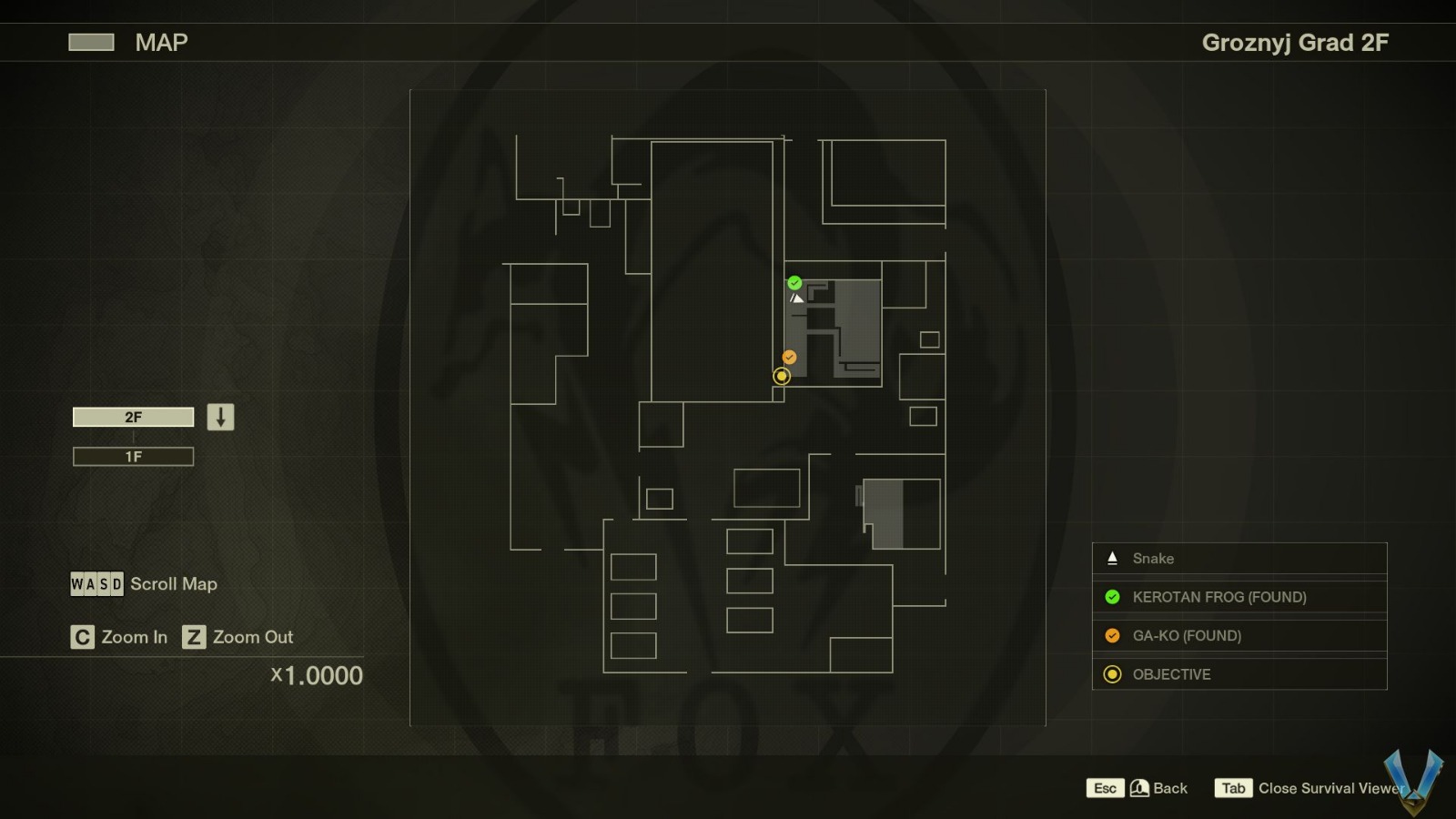Screen dimensions: 1456x819
Task: Click the Objective icon in the legend
Action: [x=1111, y=674]
